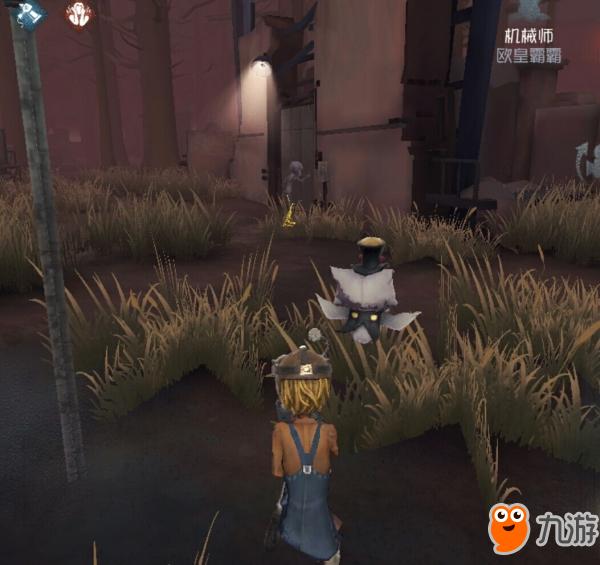Click the blue cipher machine icon
Image resolution: width=600 pixels, height=565 pixels.
tap(31, 14)
